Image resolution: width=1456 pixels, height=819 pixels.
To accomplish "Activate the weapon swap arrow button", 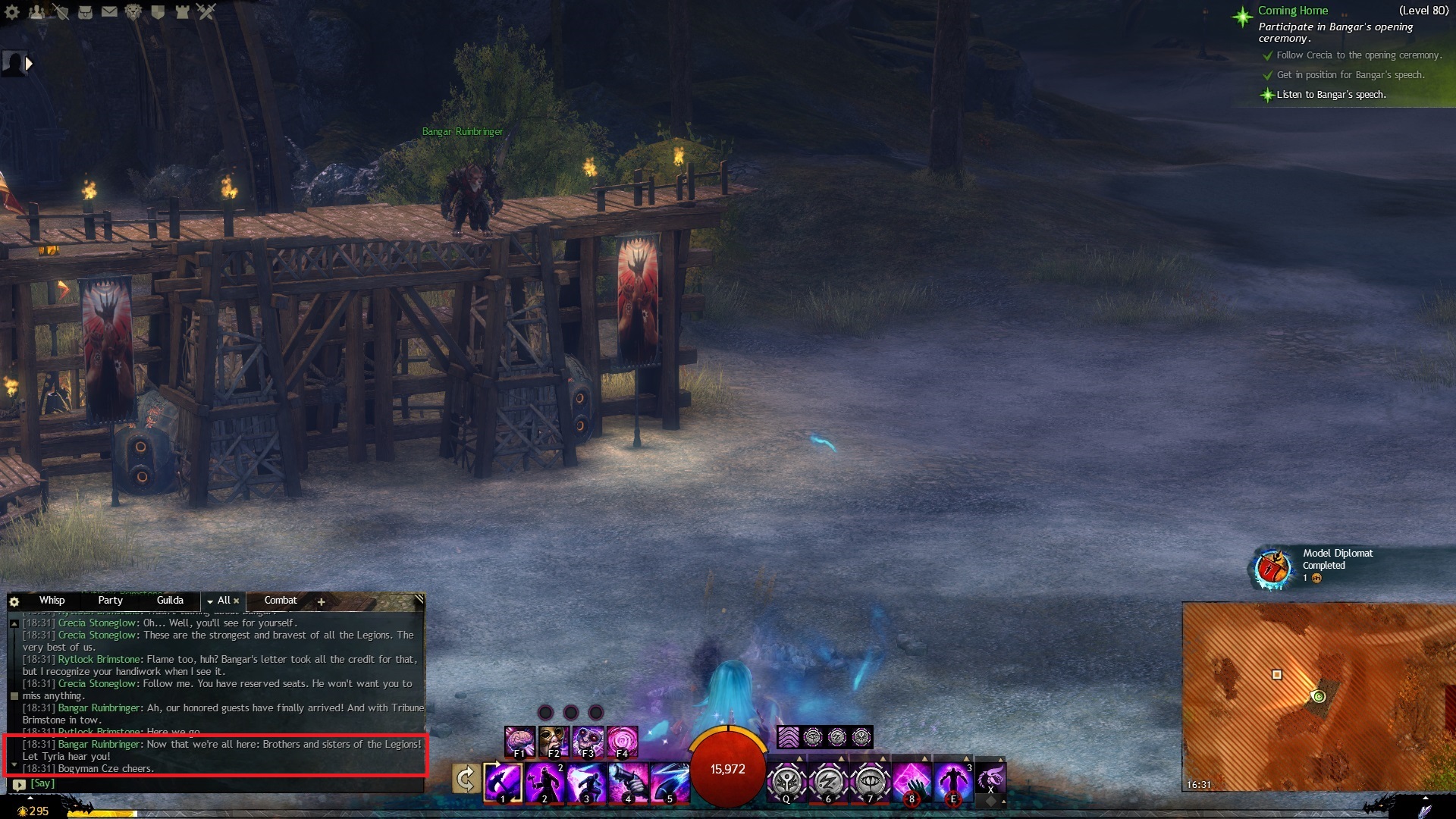I will pyautogui.click(x=465, y=780).
